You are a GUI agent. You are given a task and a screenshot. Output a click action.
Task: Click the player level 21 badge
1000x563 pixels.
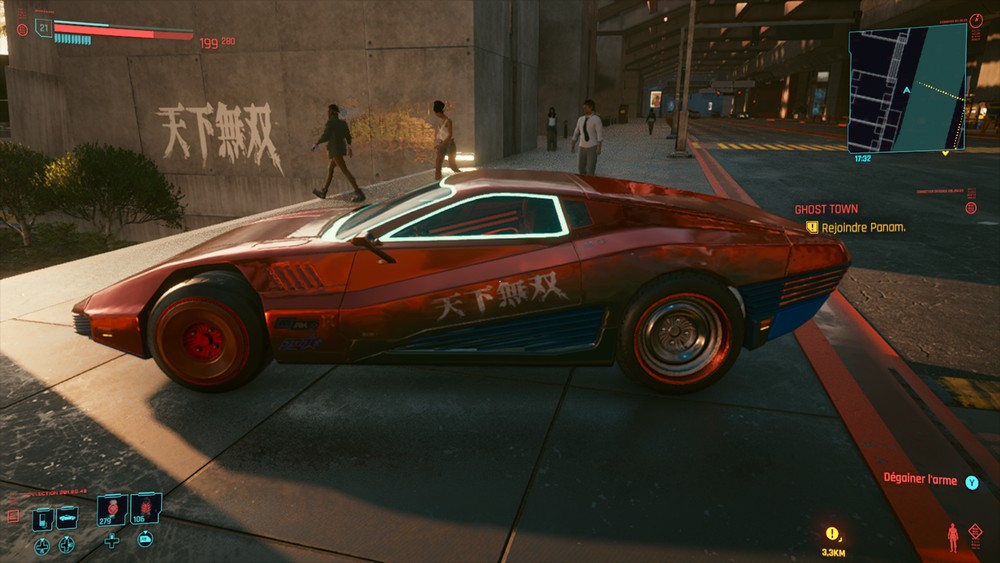click(43, 27)
